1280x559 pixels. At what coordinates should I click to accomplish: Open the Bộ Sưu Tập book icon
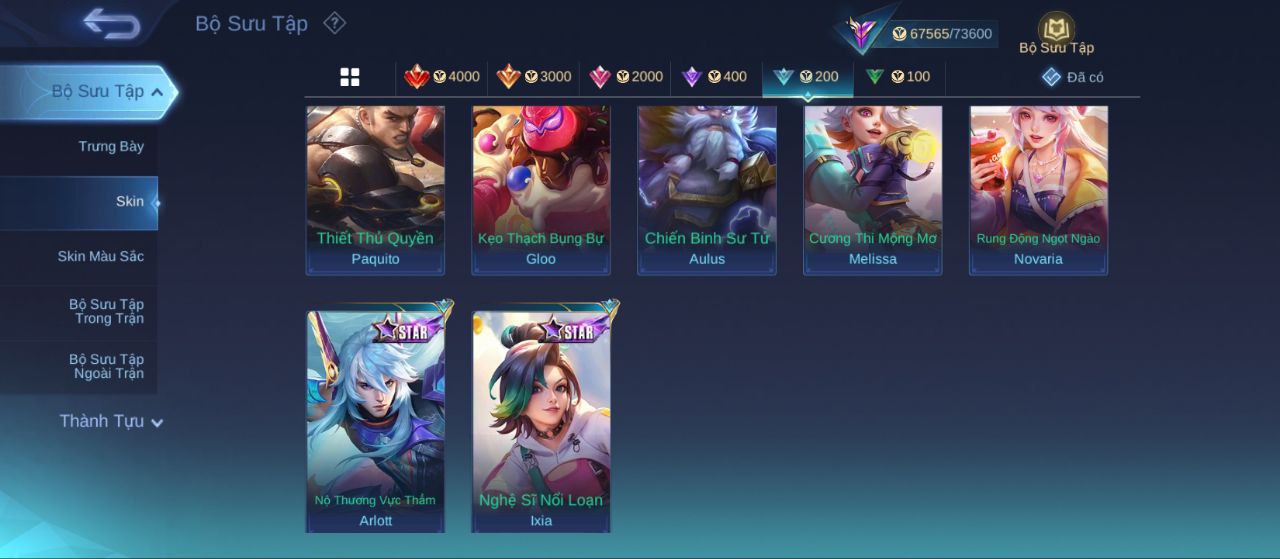(x=1056, y=30)
